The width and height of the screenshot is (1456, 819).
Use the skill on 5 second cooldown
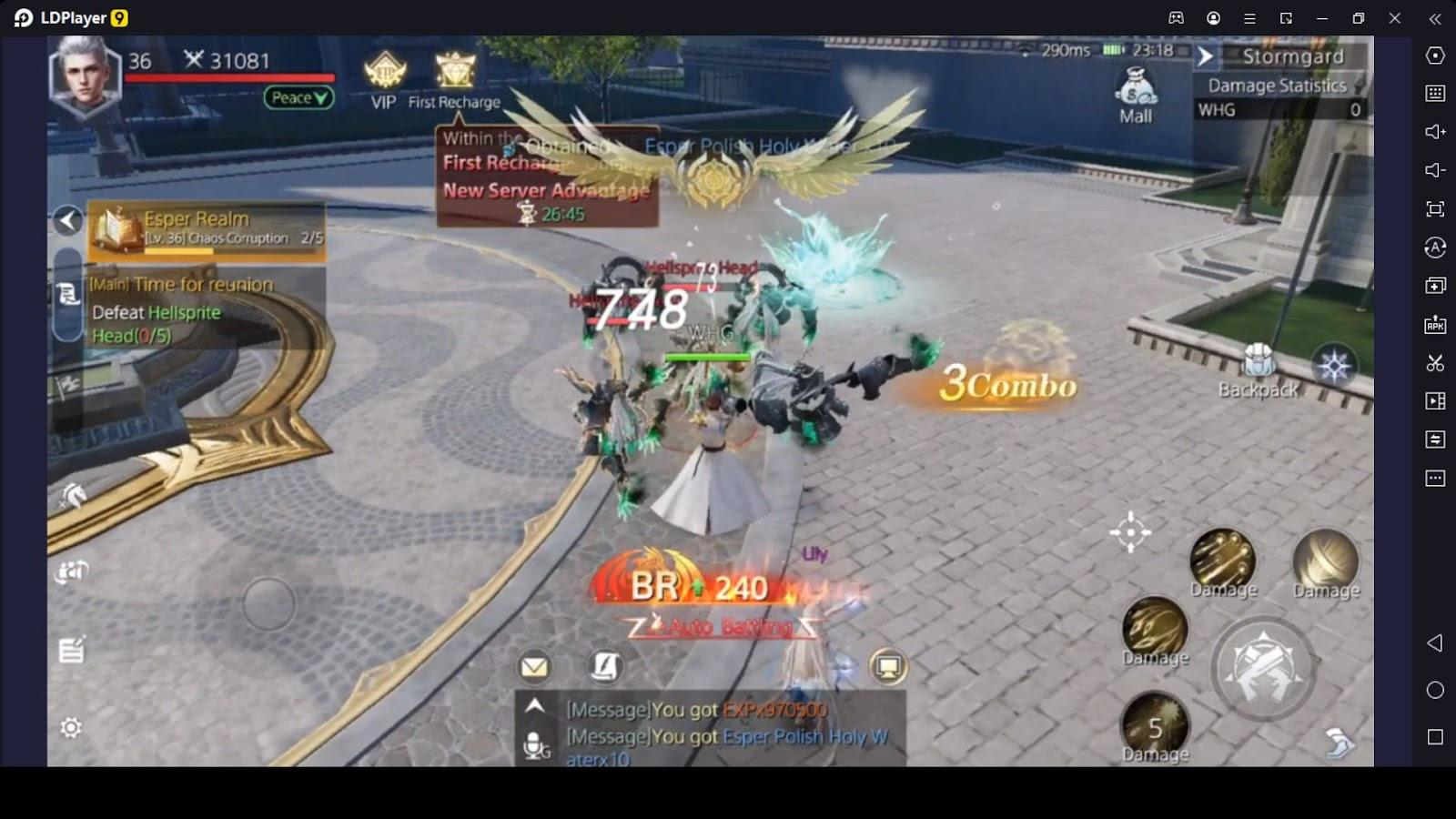1155,726
